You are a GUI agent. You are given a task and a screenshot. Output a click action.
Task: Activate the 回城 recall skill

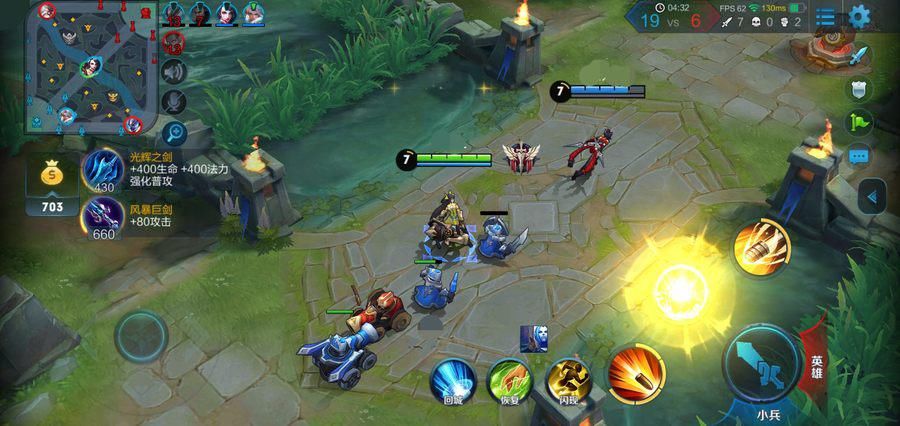click(x=452, y=379)
